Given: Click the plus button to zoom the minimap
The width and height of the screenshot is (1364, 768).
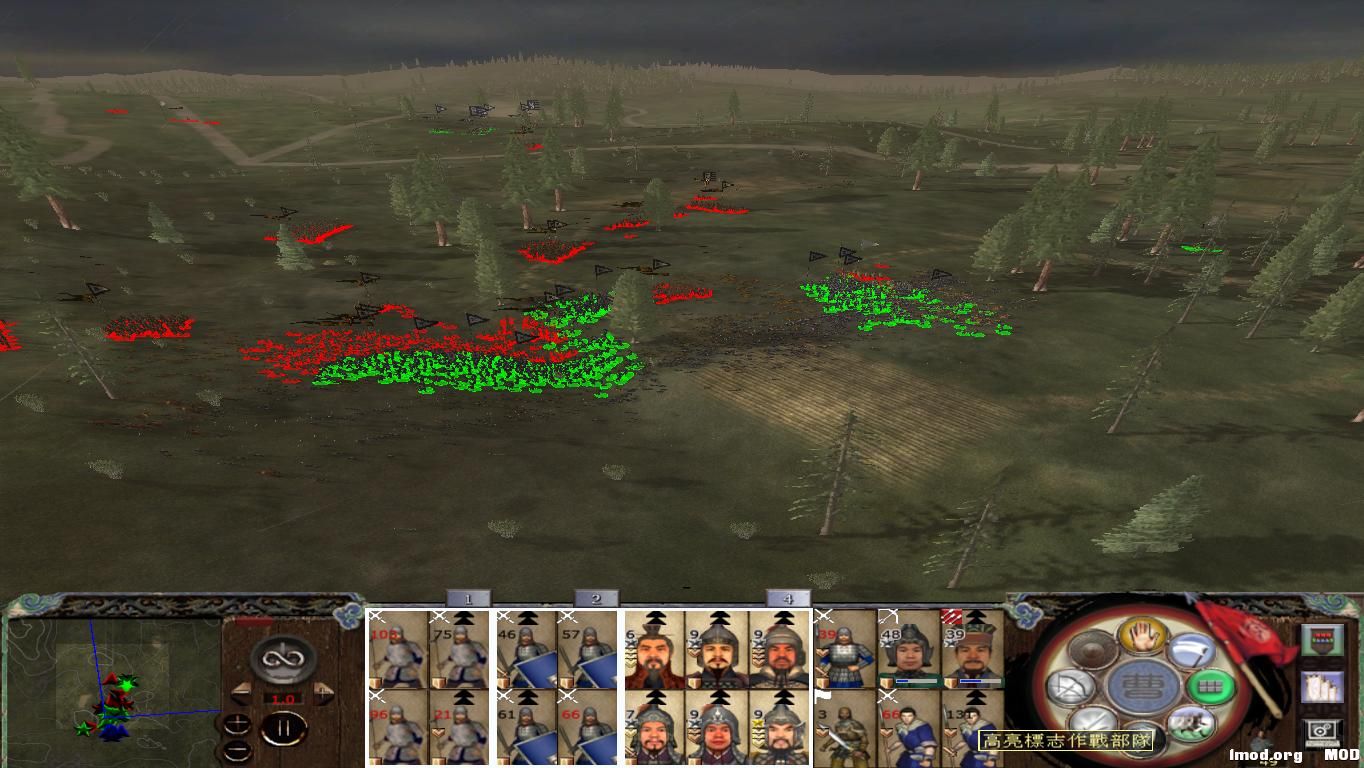Looking at the screenshot, I should tap(237, 724).
